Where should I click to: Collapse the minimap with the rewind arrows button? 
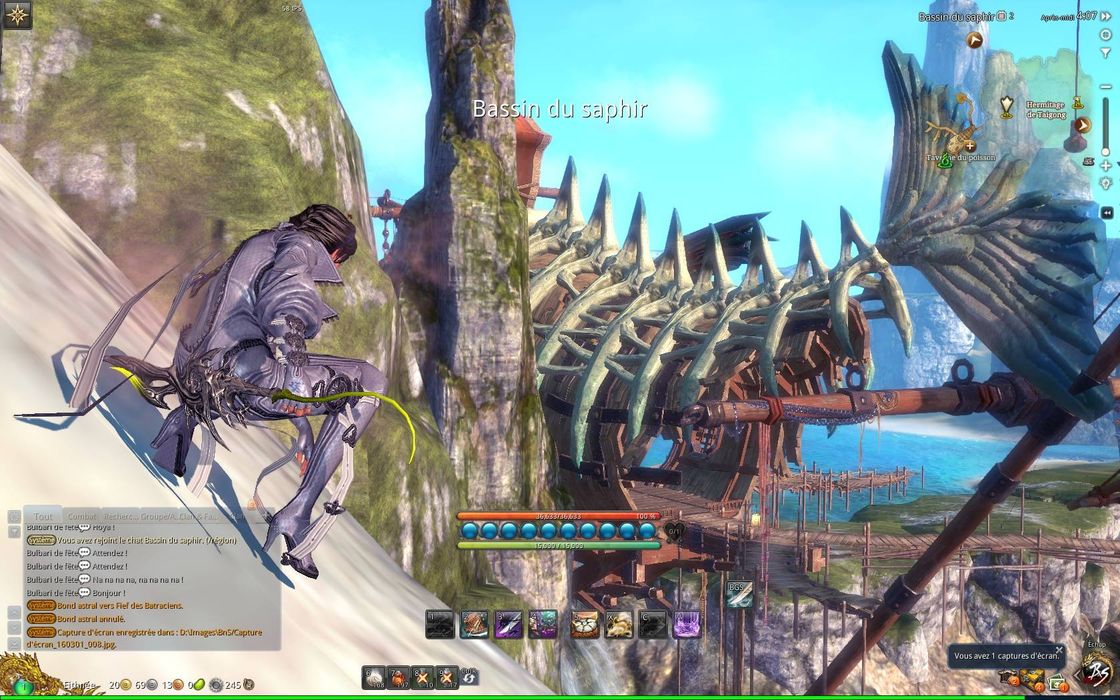(1107, 212)
